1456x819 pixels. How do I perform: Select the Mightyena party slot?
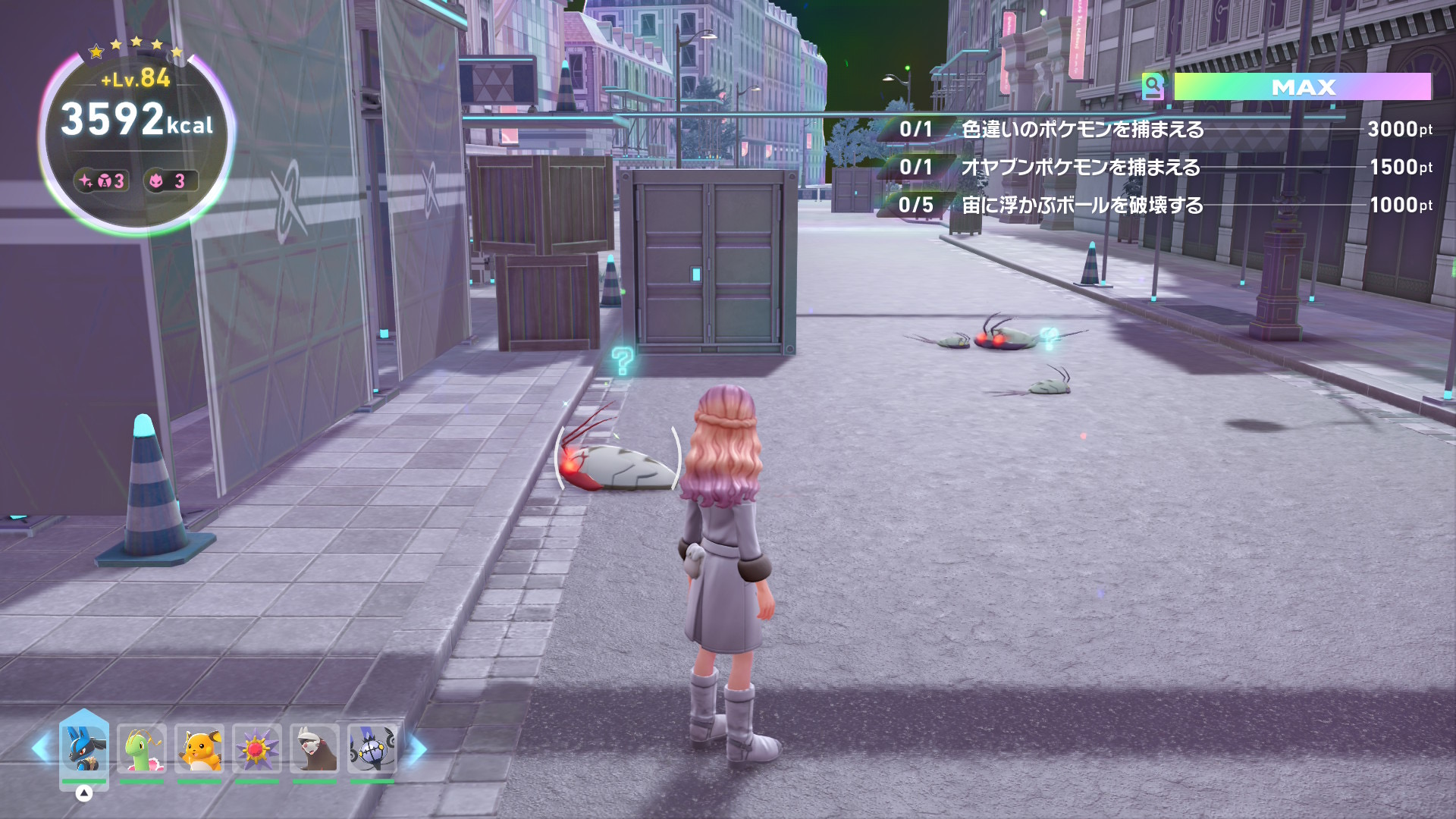(315, 748)
